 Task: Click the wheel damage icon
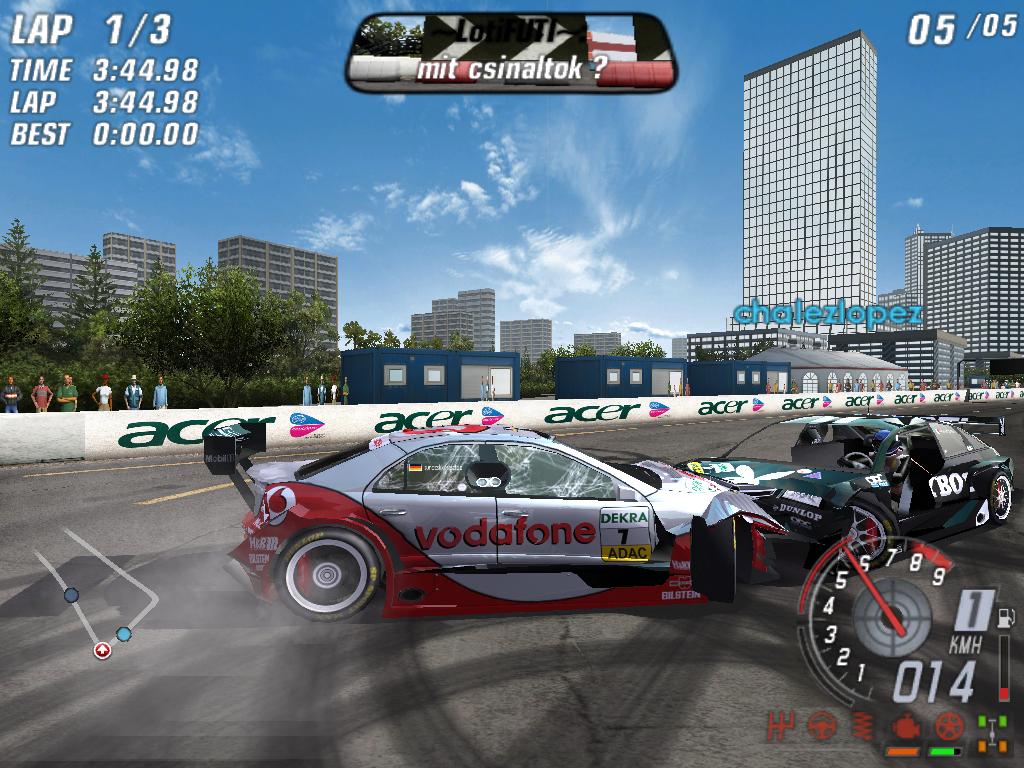click(x=949, y=724)
